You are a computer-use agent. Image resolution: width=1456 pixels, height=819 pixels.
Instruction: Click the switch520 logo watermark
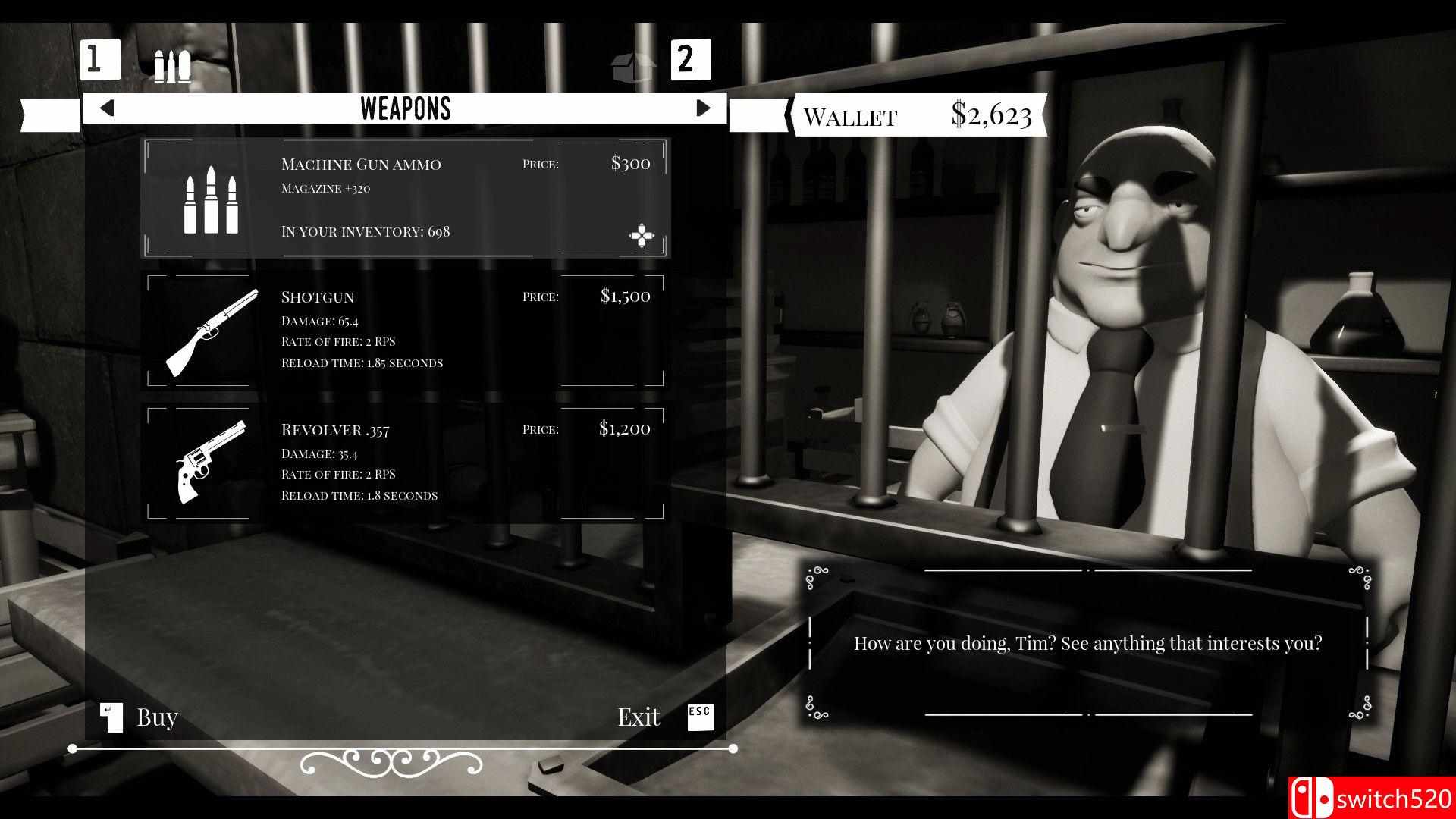click(x=1380, y=797)
